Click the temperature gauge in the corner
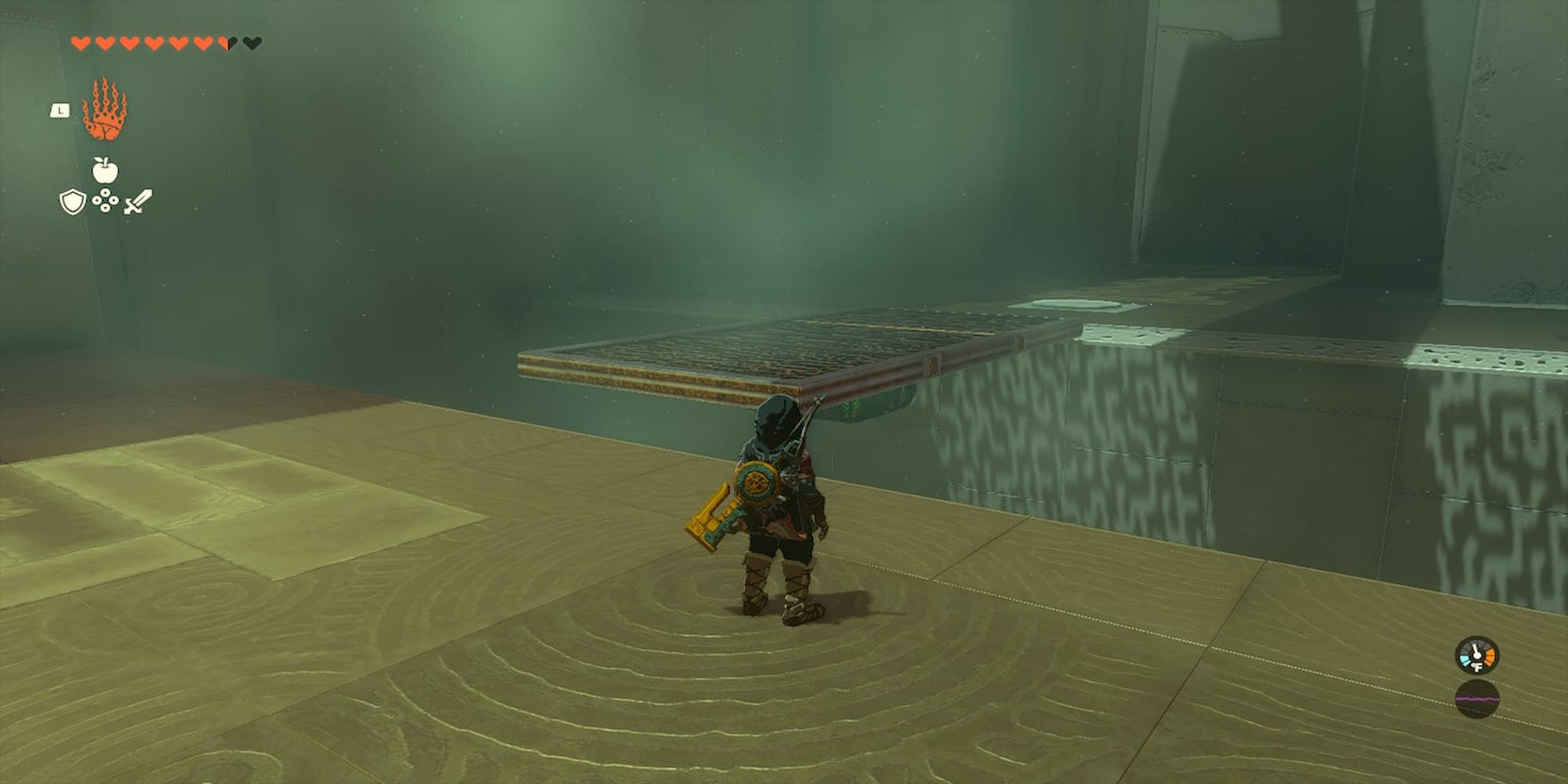This screenshot has height=784, width=1568. (x=1476, y=654)
